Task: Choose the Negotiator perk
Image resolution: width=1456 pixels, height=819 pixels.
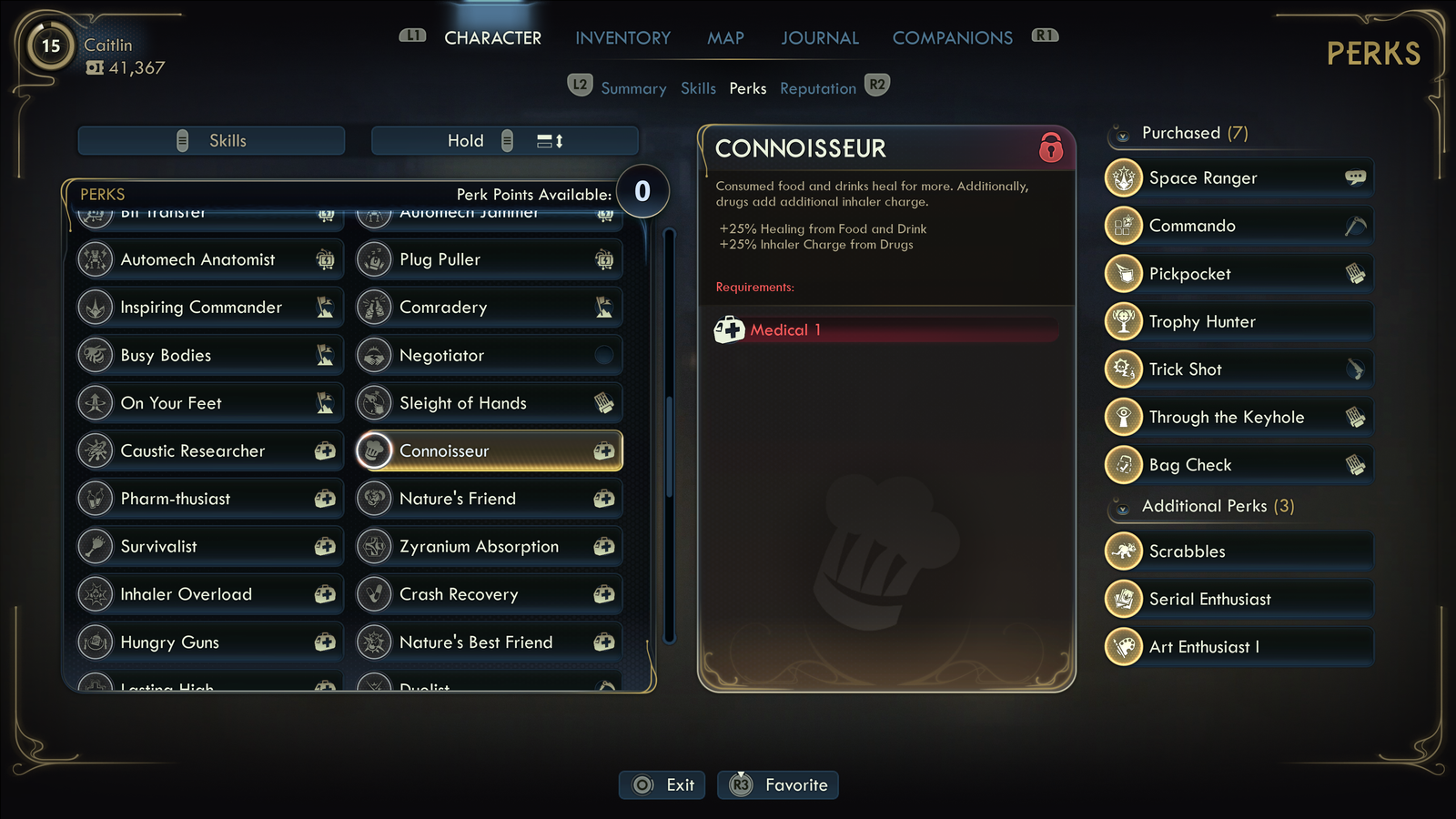Action: pyautogui.click(x=489, y=356)
